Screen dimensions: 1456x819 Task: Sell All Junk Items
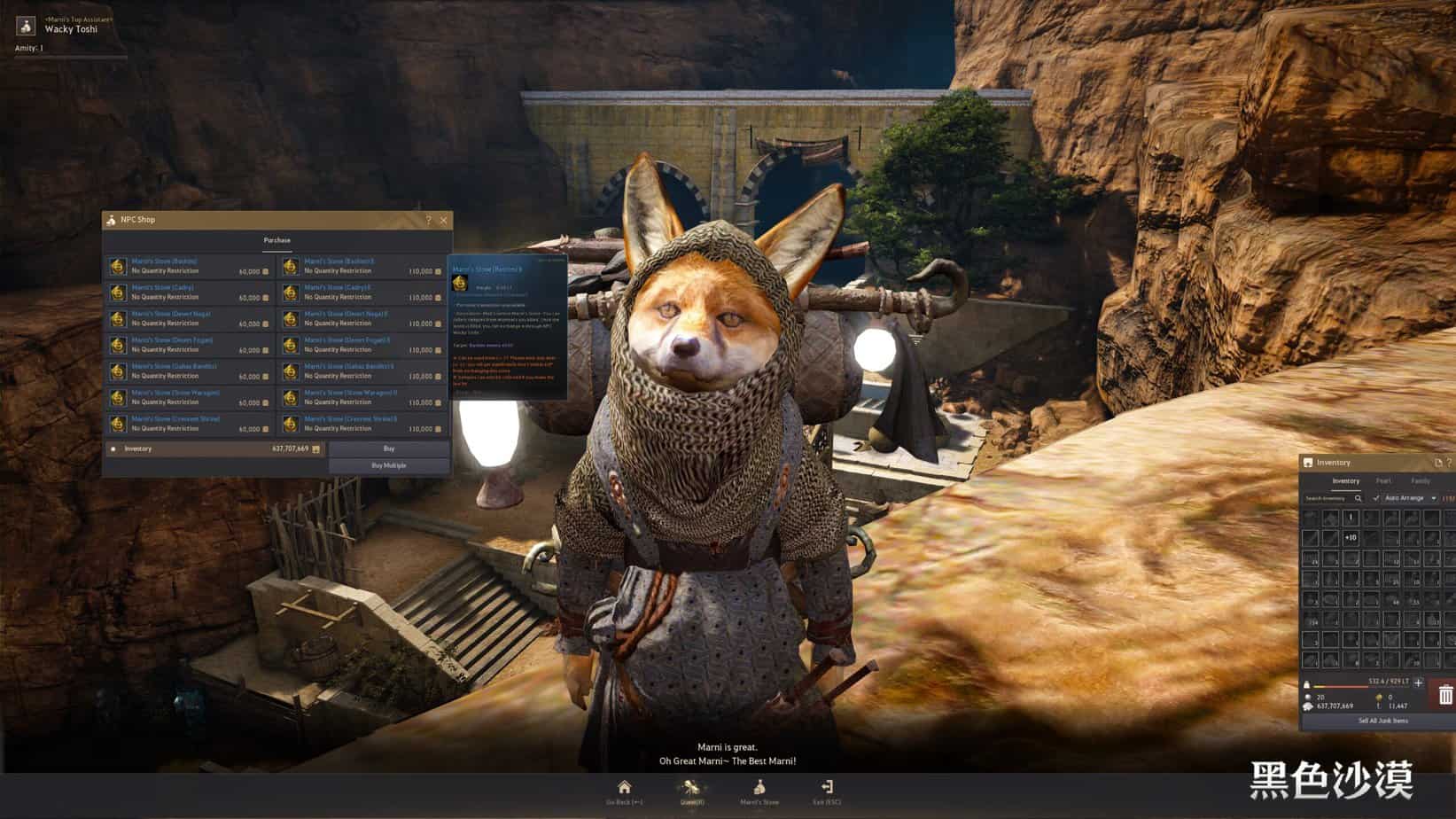1382,721
